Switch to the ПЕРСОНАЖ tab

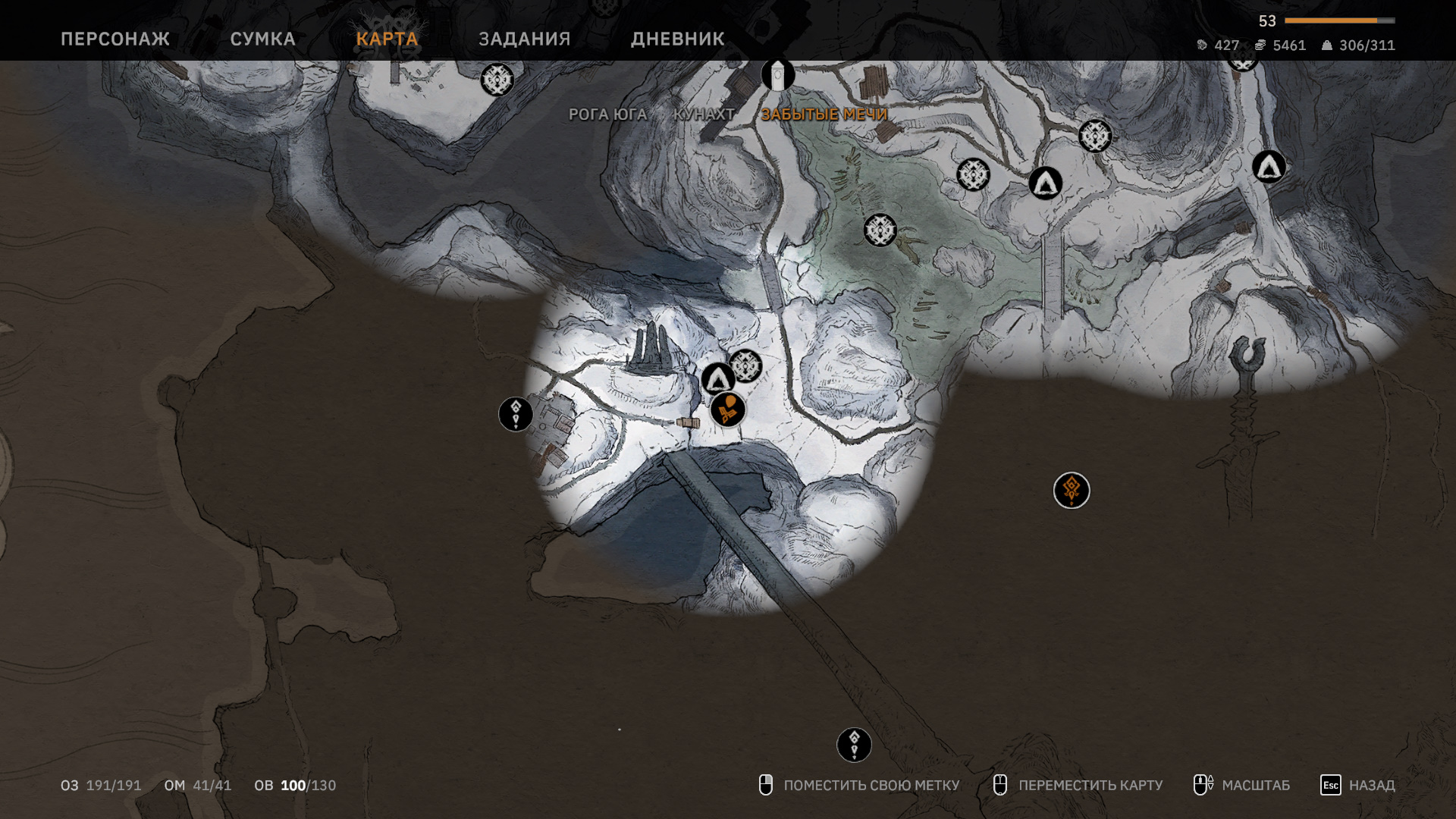pyautogui.click(x=115, y=39)
